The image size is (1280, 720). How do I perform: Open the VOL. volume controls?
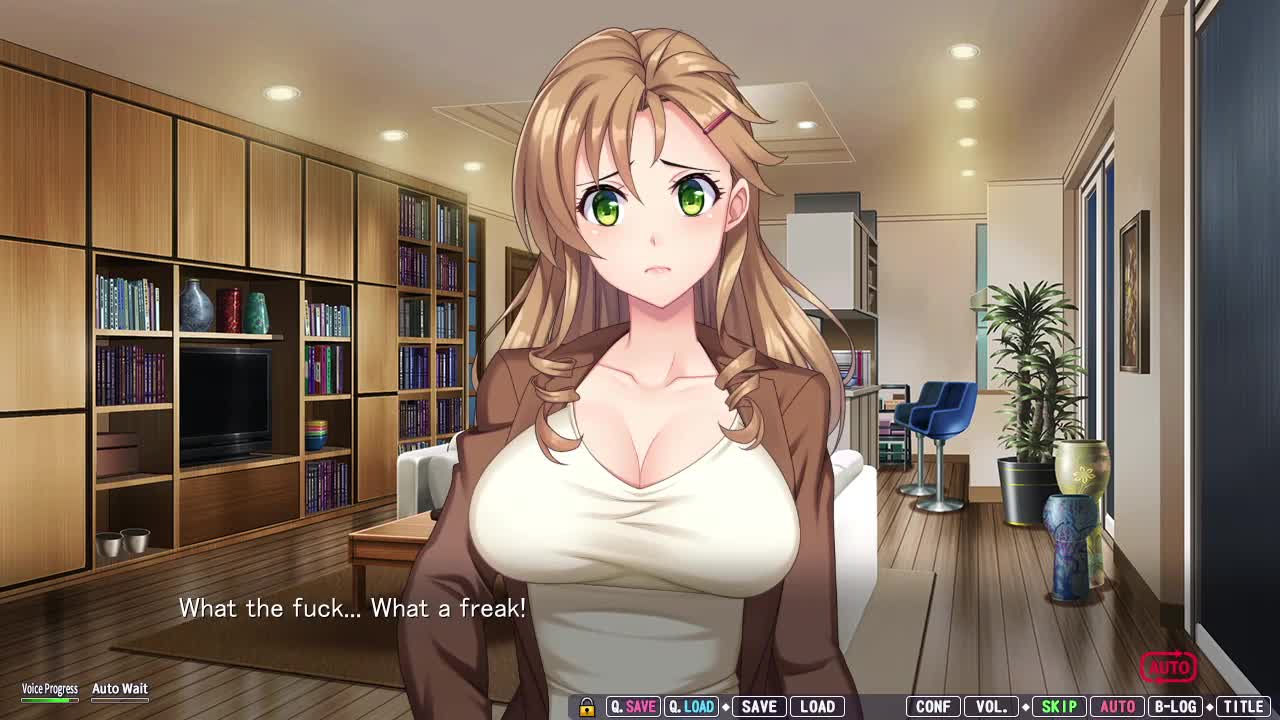(x=991, y=706)
